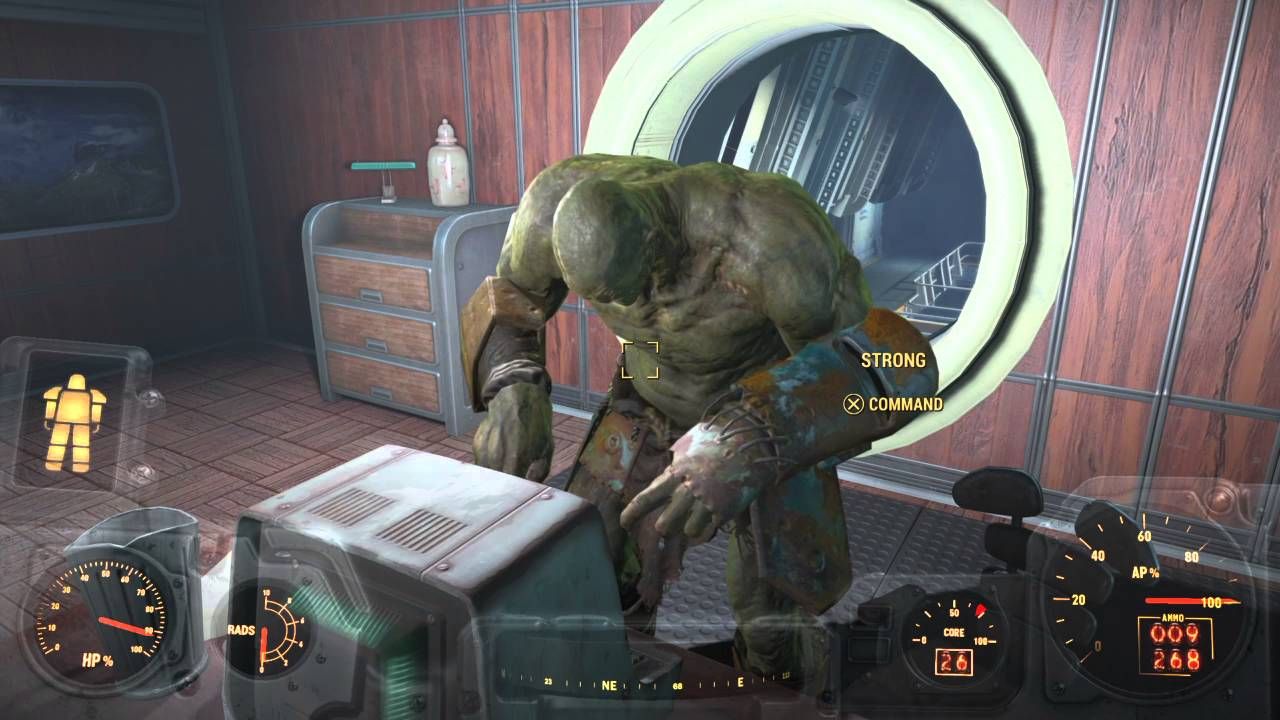Viewport: 1280px width, 720px height.
Task: Select the Command action label for Strong
Action: (904, 404)
